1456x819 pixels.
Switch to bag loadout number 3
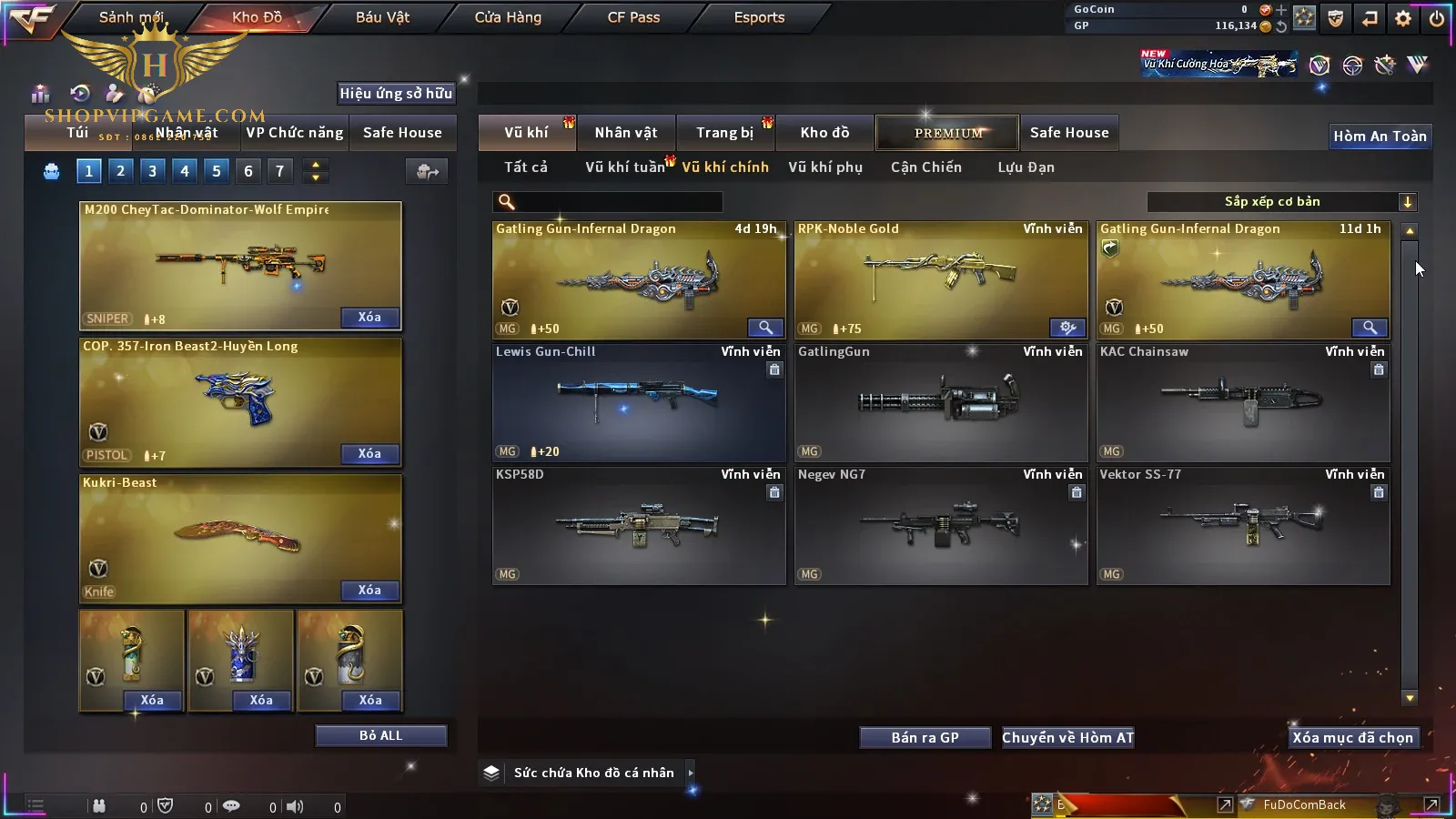[x=152, y=171]
